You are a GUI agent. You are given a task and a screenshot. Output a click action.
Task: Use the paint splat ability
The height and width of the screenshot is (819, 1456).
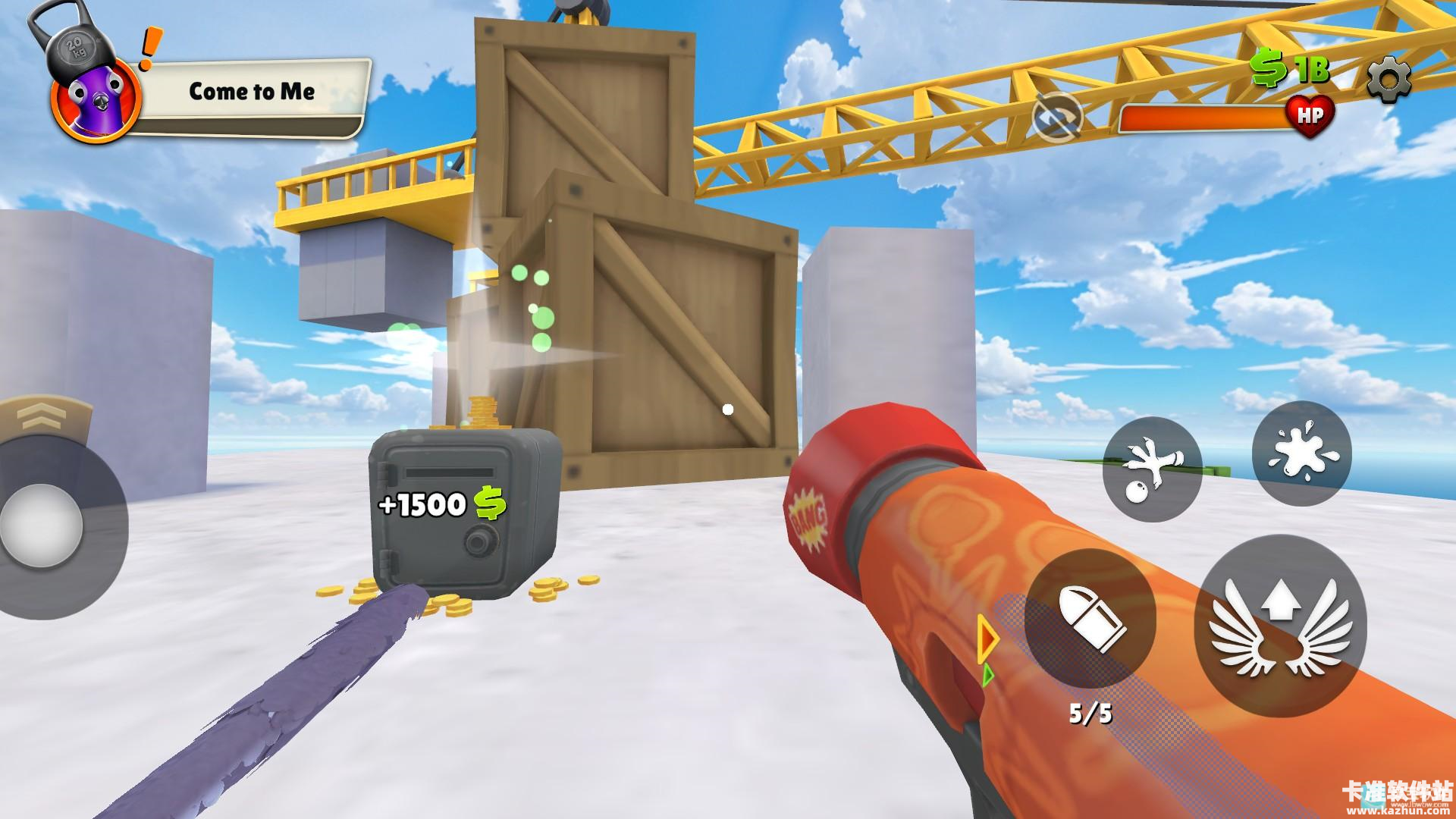click(1301, 453)
